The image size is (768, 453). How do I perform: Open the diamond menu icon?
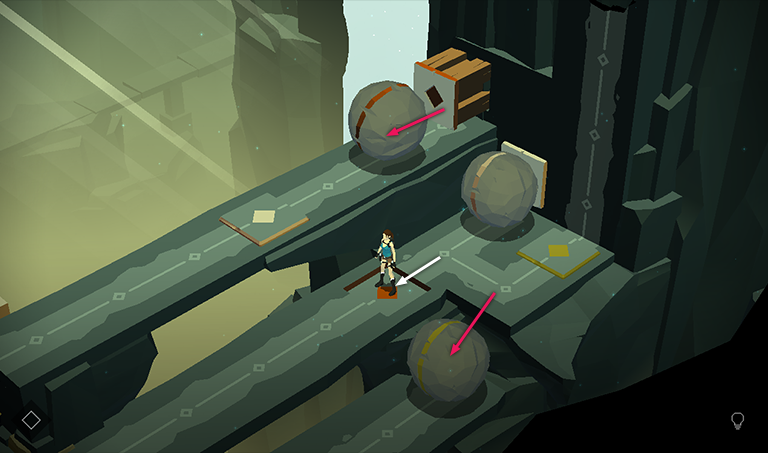pyautogui.click(x=31, y=420)
